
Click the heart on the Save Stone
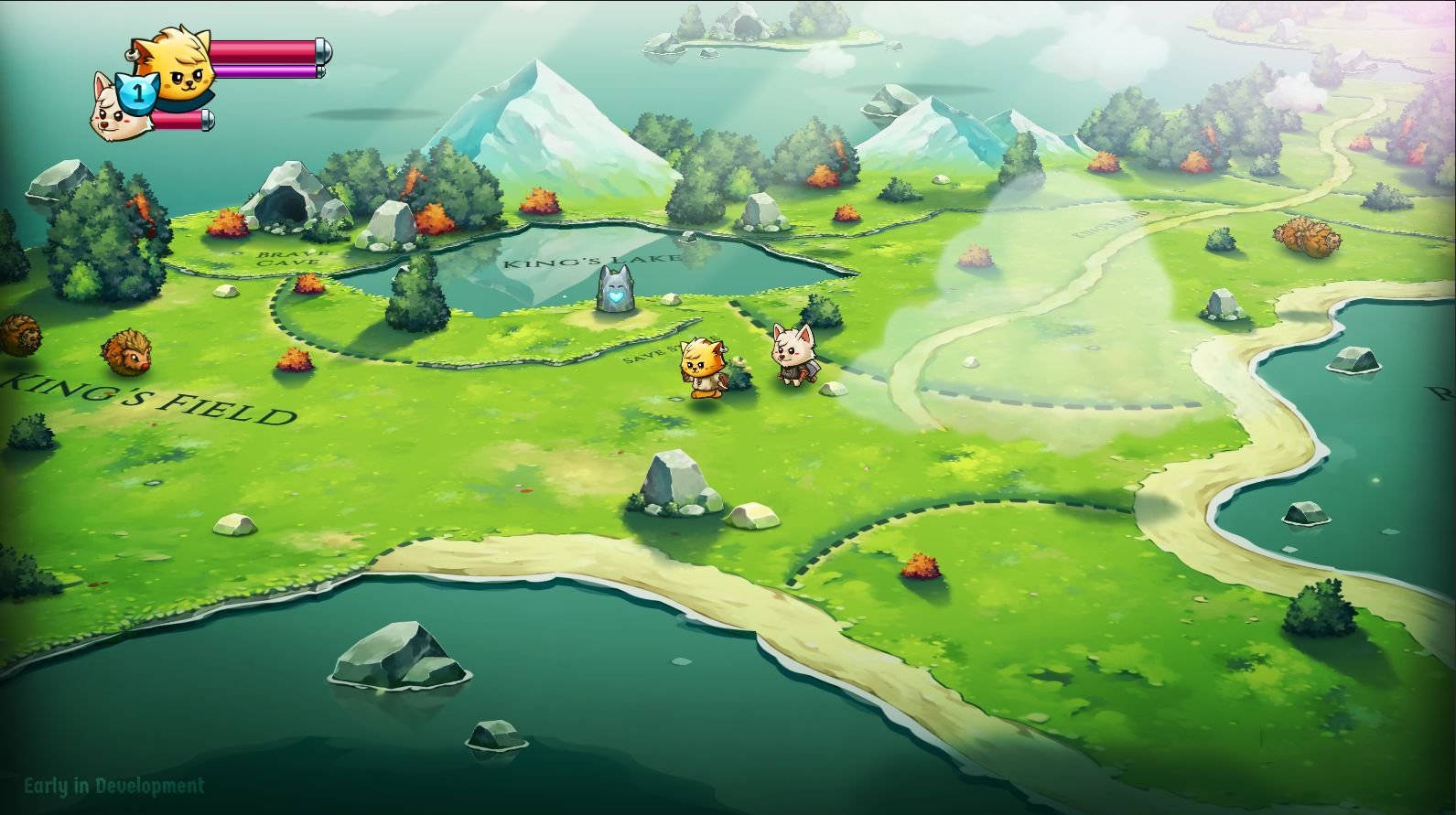[x=614, y=298]
